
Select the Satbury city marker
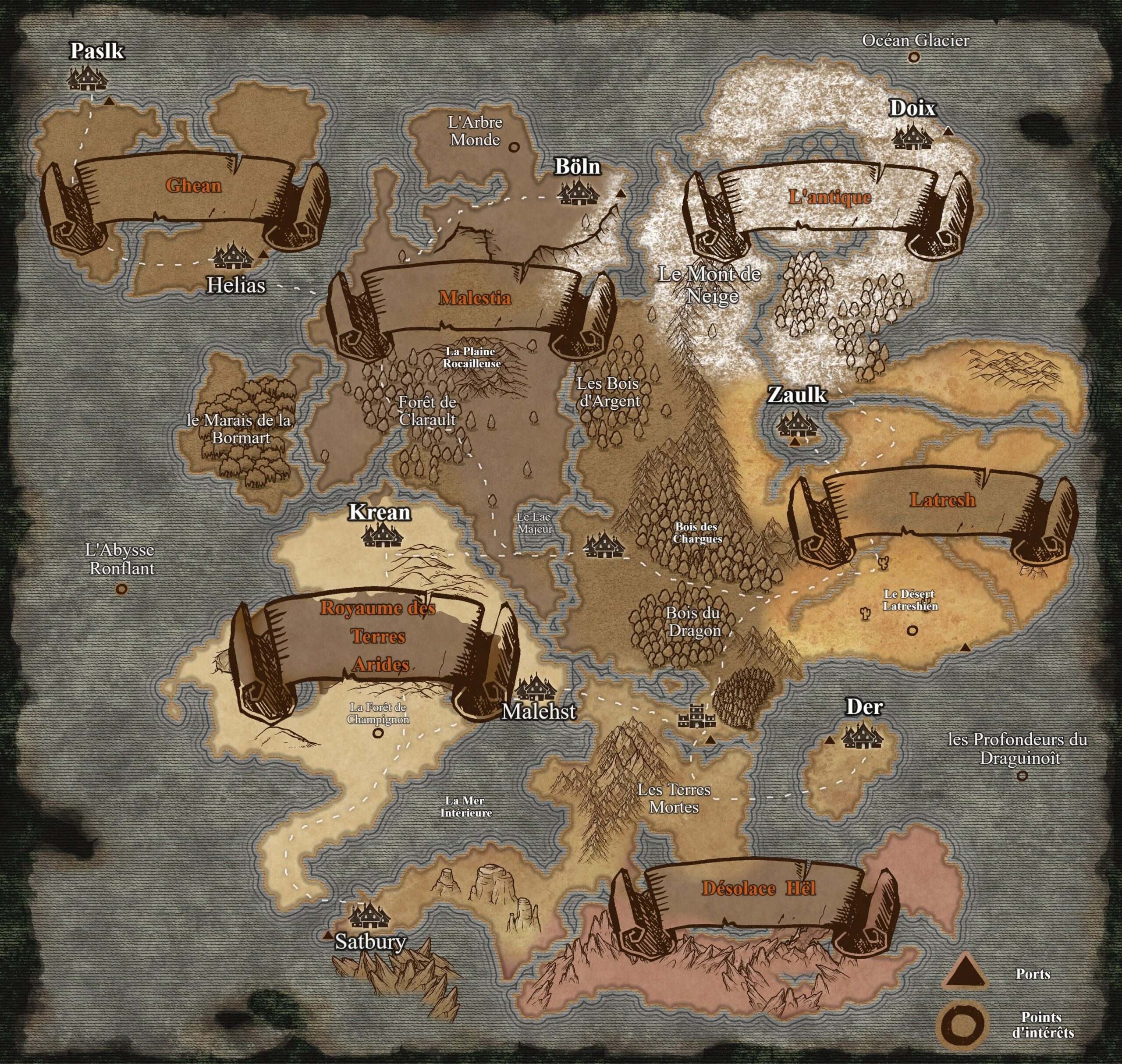coord(369,915)
